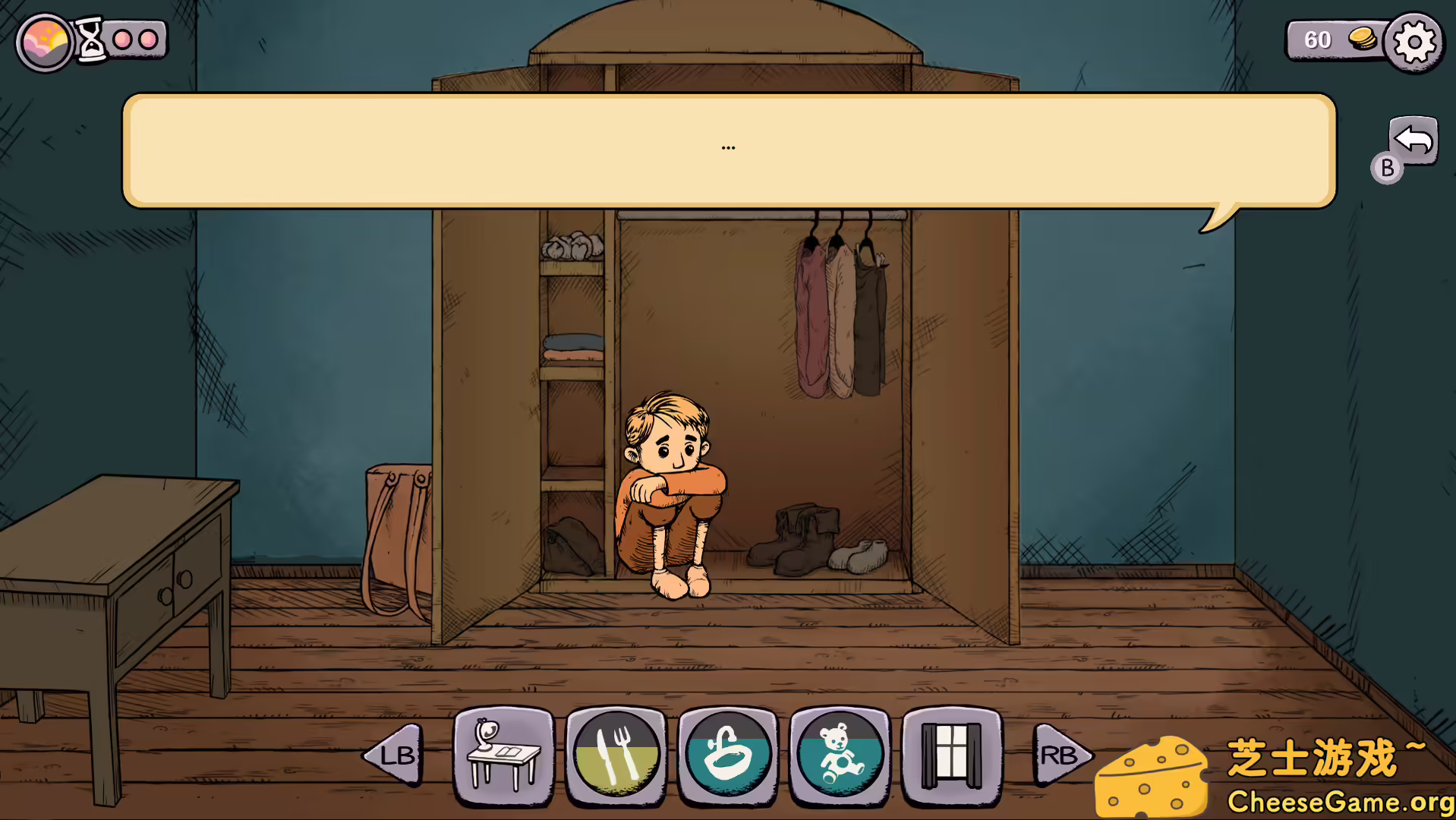Select the study desk activity icon

click(x=502, y=756)
